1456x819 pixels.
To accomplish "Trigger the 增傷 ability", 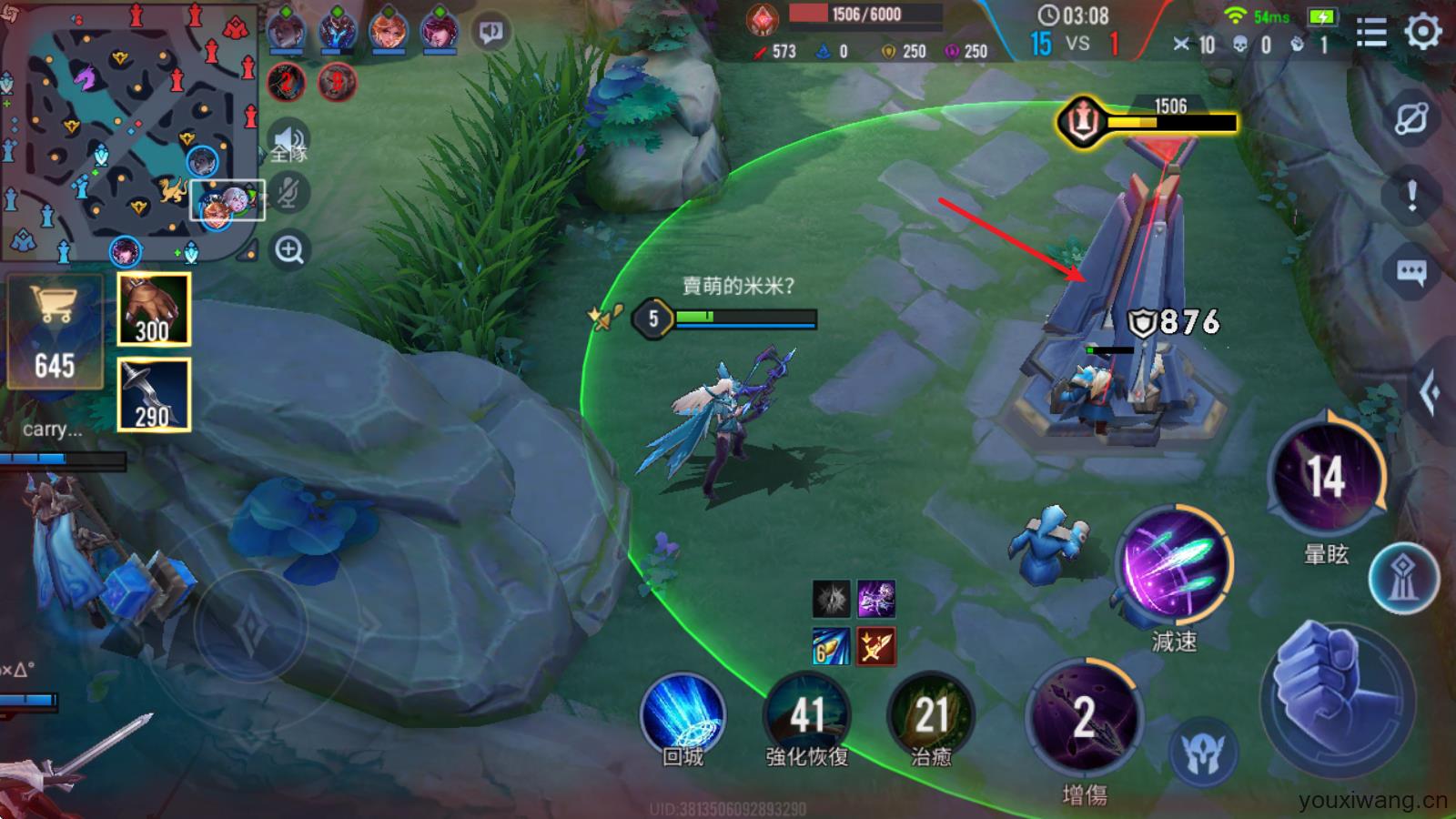I will (x=1083, y=719).
